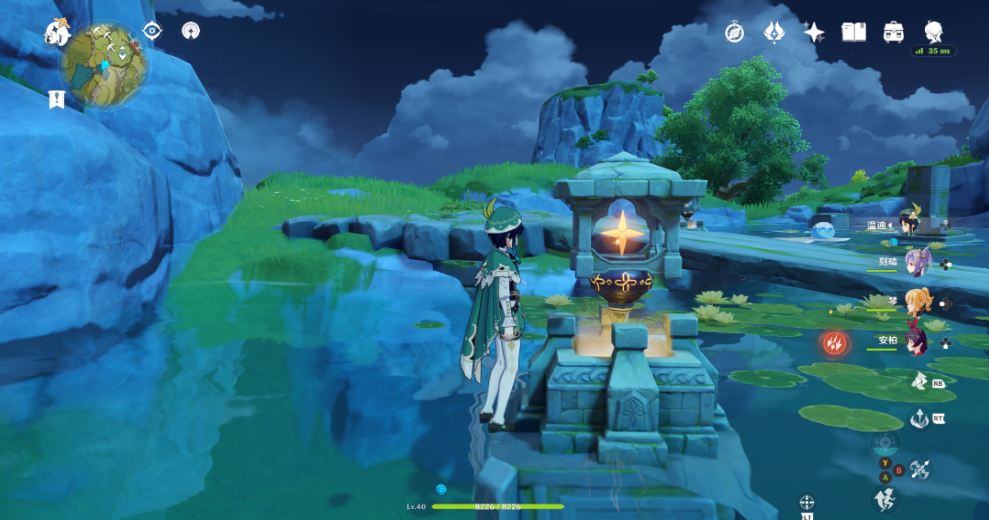Click the signal beacon icon beside the eye
The image size is (989, 520).
click(x=190, y=30)
